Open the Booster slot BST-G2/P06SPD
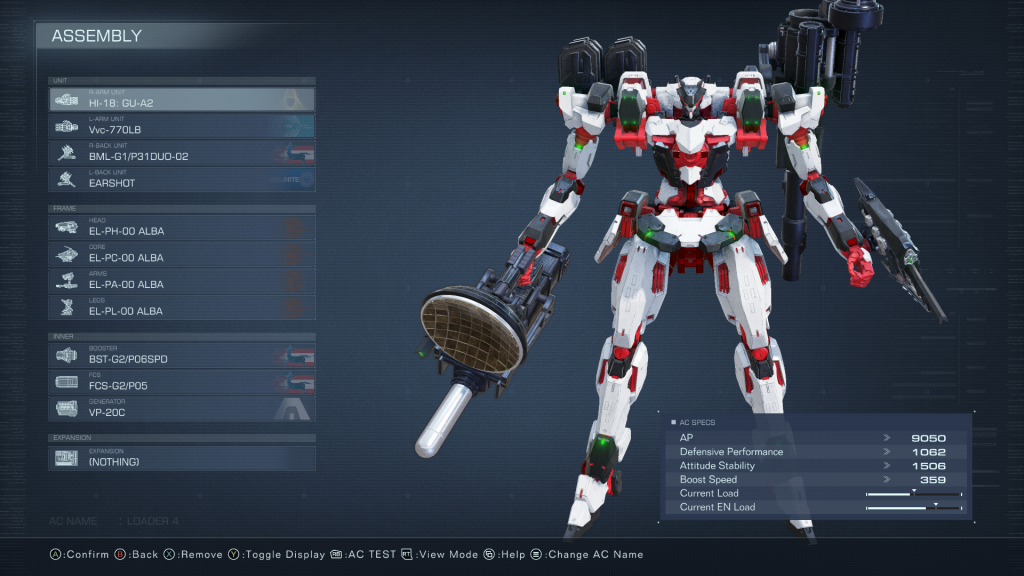1024x576 pixels. pyautogui.click(x=182, y=355)
